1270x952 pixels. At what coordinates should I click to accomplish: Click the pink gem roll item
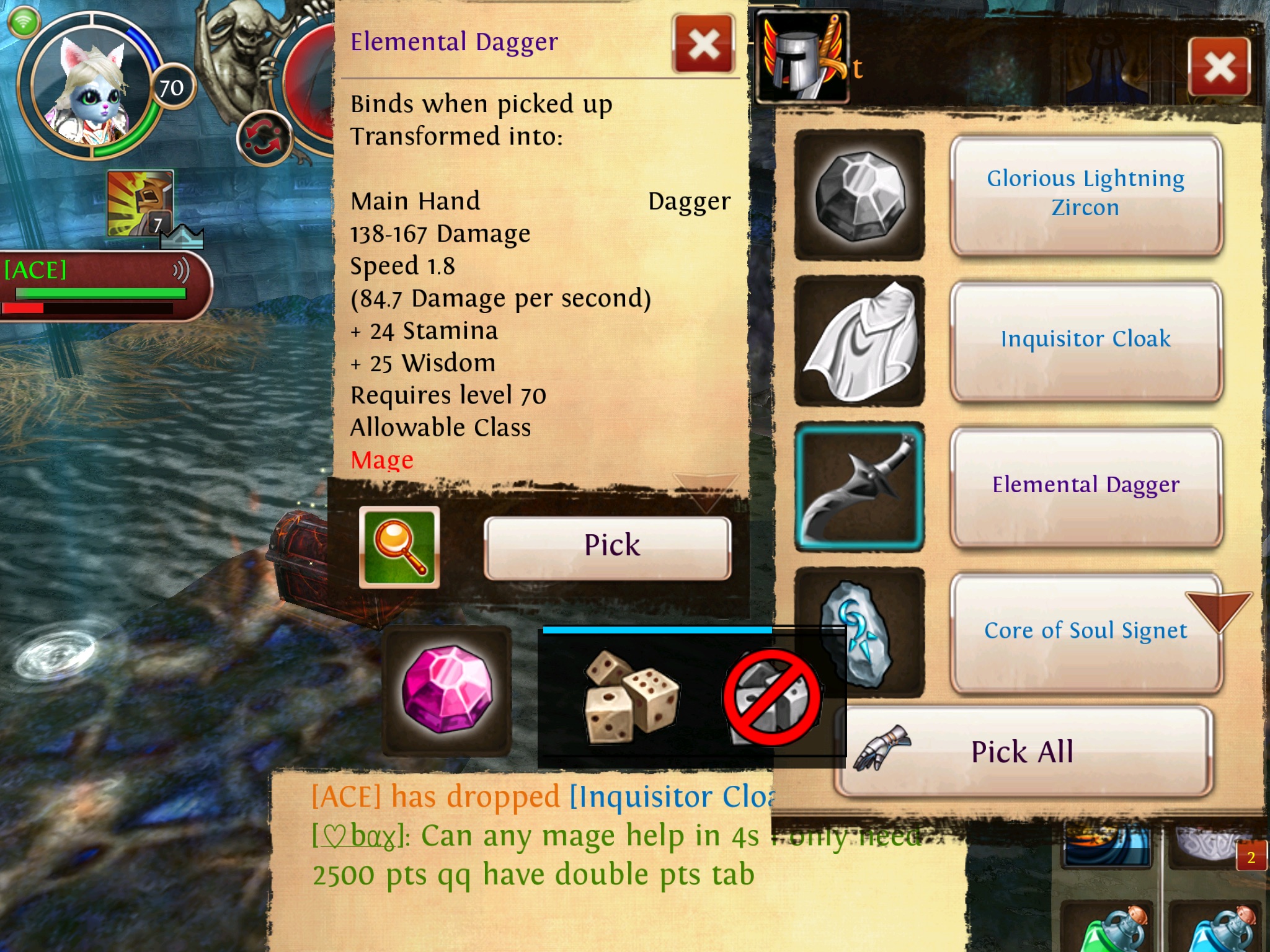446,691
